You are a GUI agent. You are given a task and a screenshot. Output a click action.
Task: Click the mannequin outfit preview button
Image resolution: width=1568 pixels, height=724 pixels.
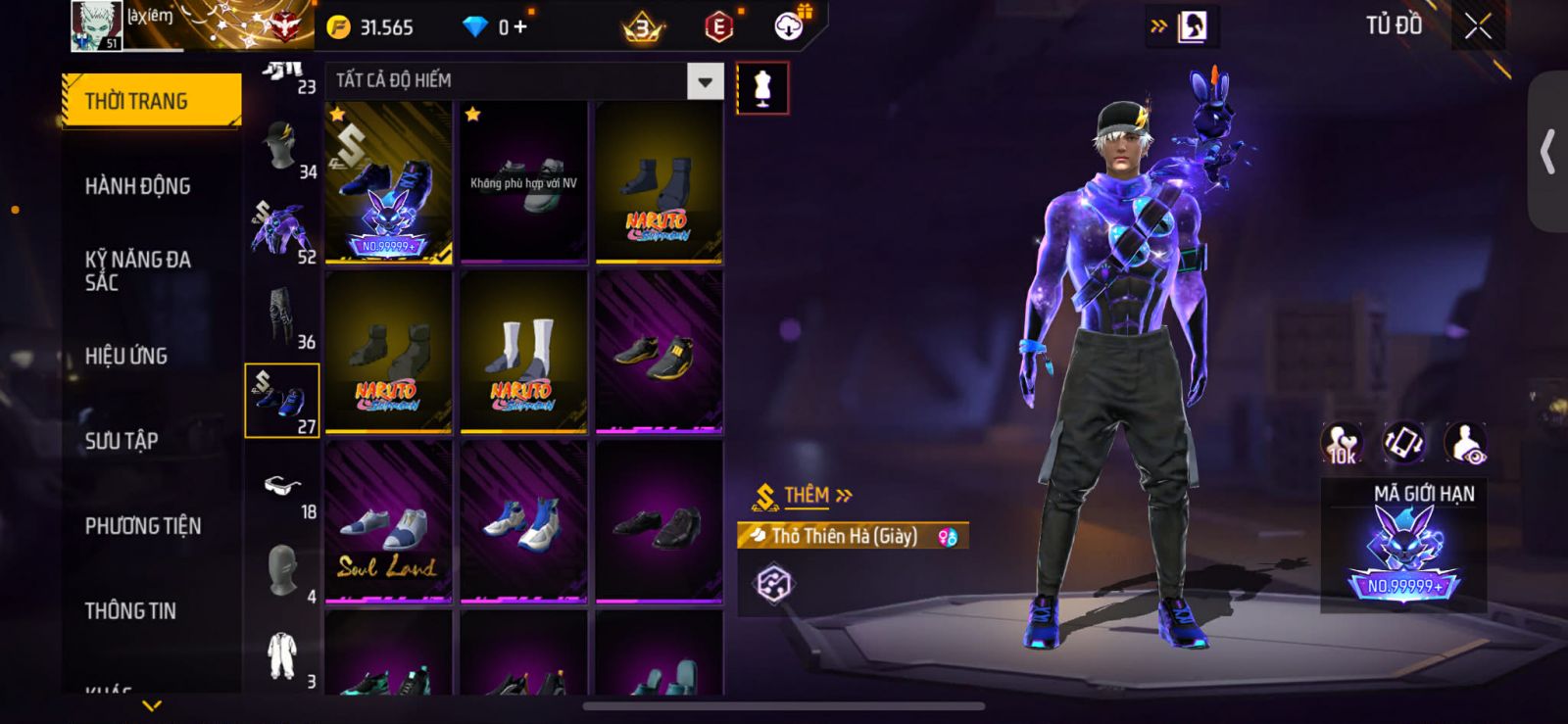pos(762,88)
